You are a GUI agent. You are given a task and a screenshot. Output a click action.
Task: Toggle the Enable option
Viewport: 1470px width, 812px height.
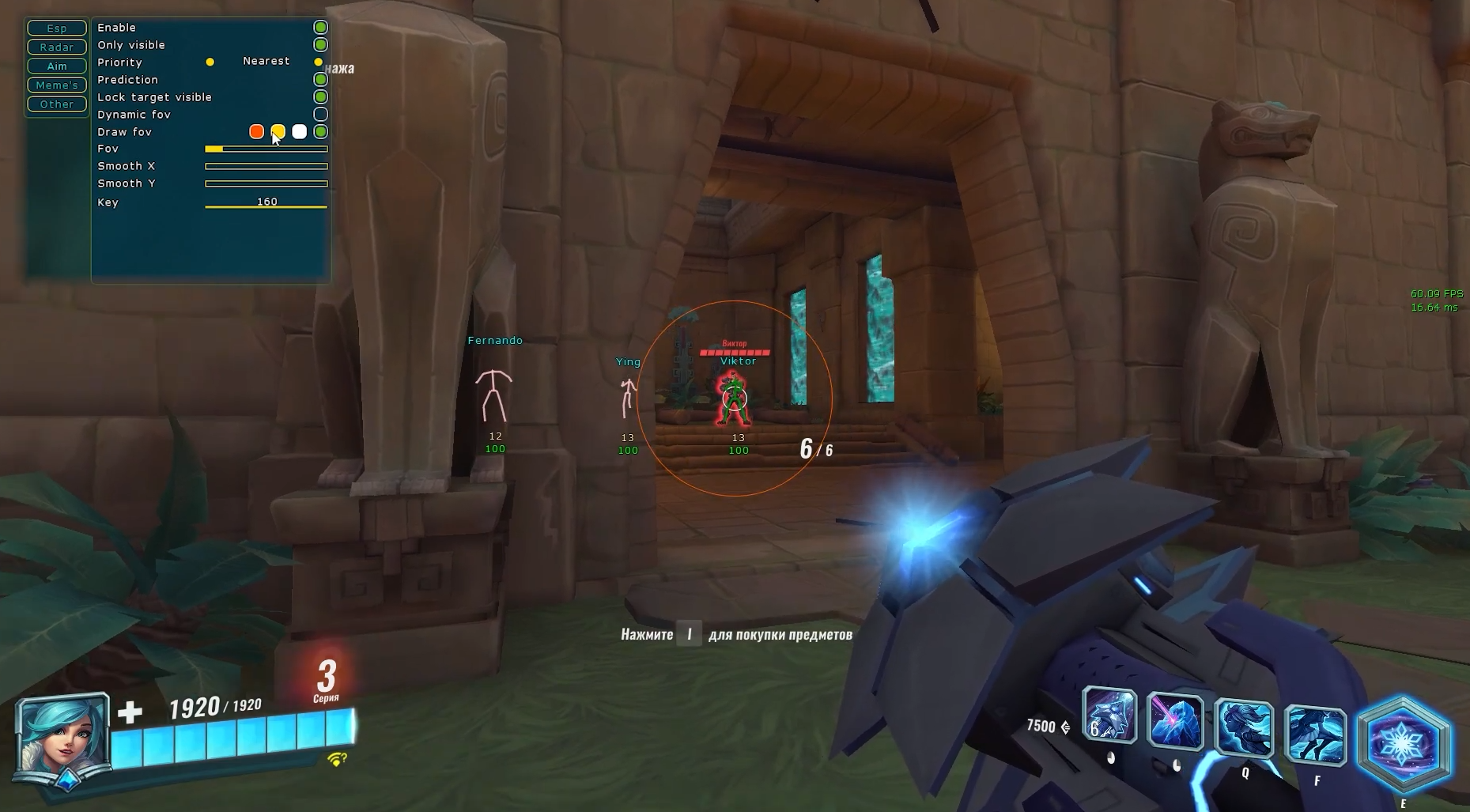click(x=320, y=28)
